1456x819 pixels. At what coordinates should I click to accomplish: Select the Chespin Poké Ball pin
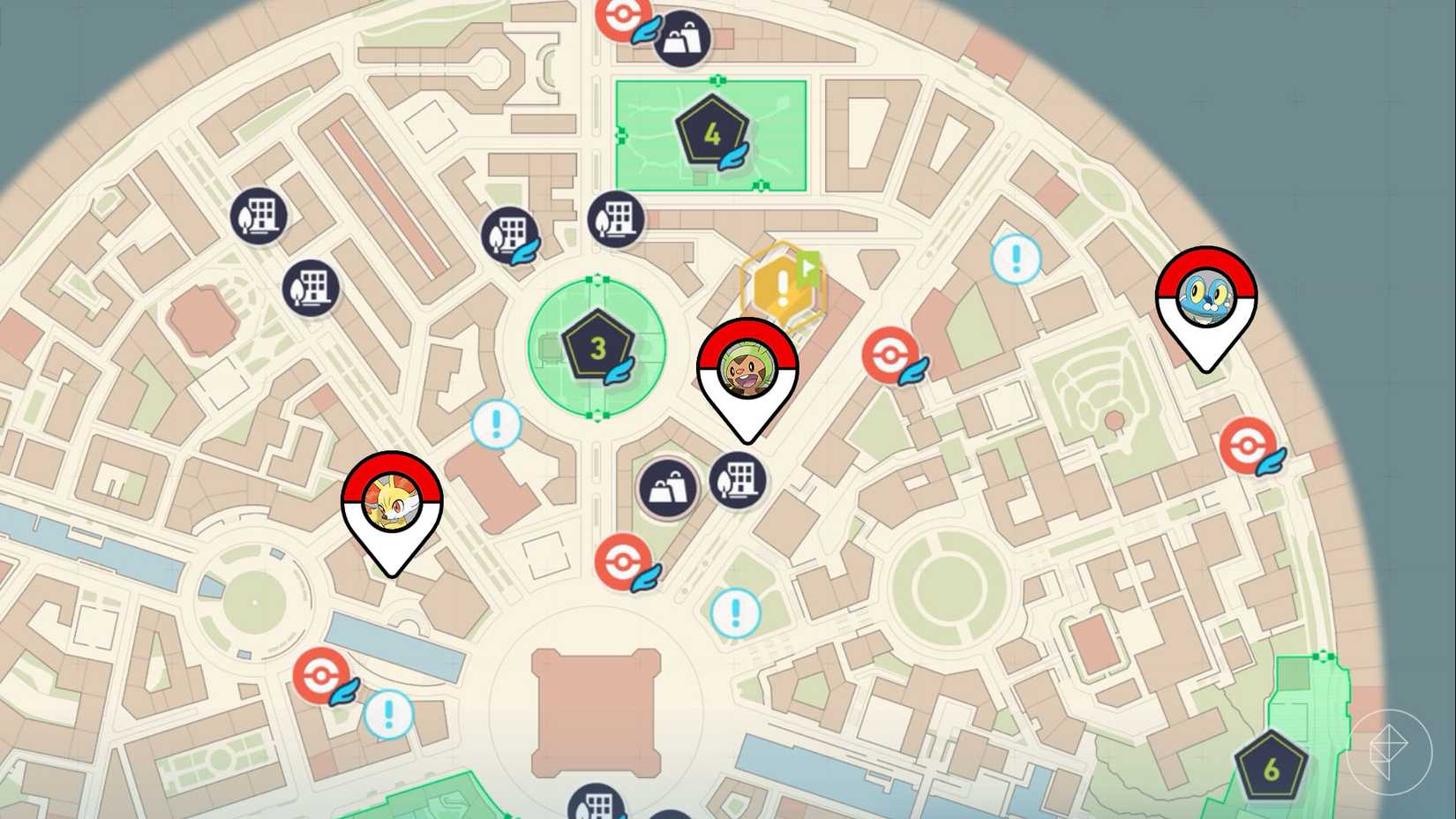pyautogui.click(x=749, y=371)
